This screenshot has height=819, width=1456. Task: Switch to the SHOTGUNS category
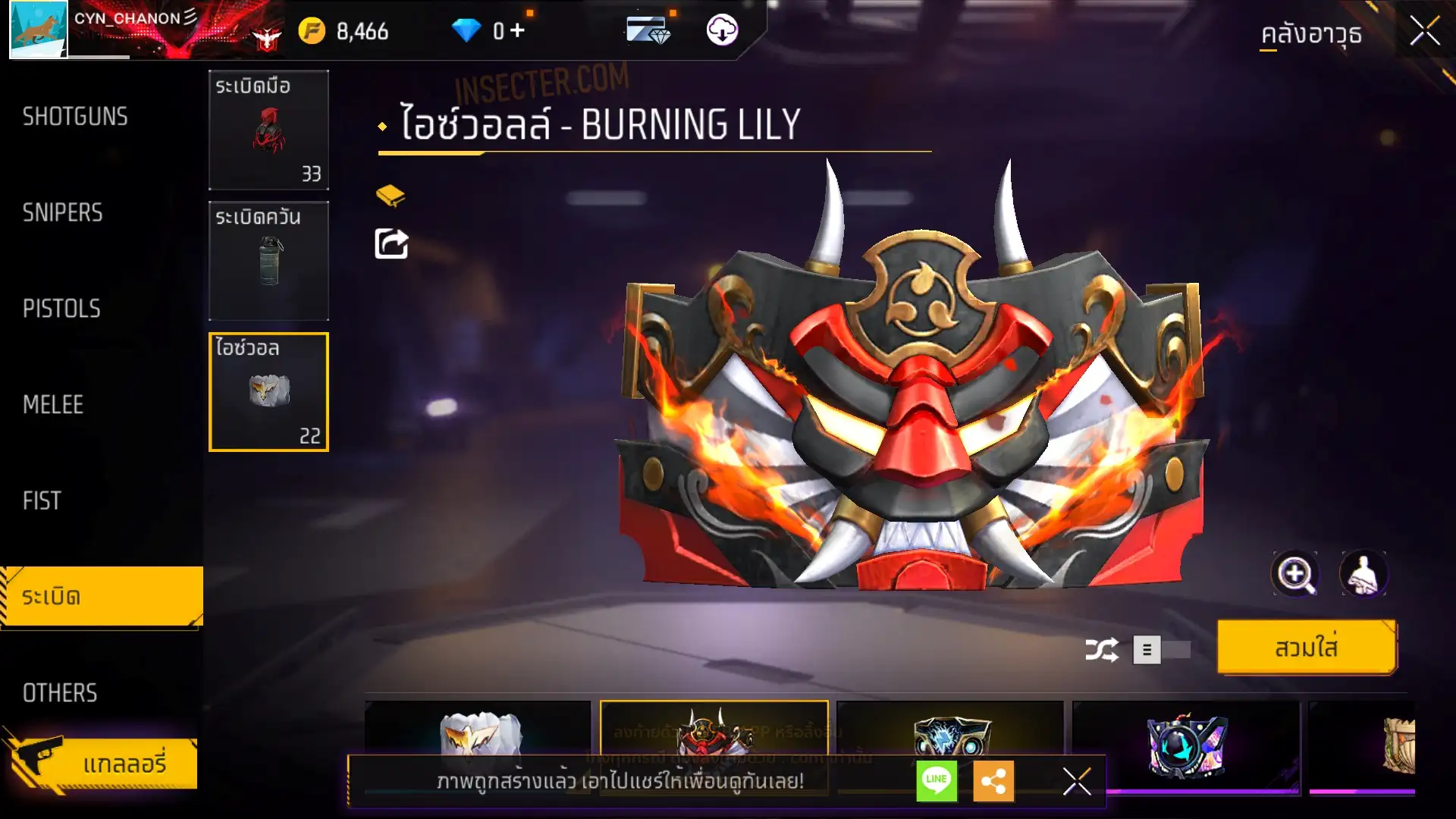[x=75, y=117]
